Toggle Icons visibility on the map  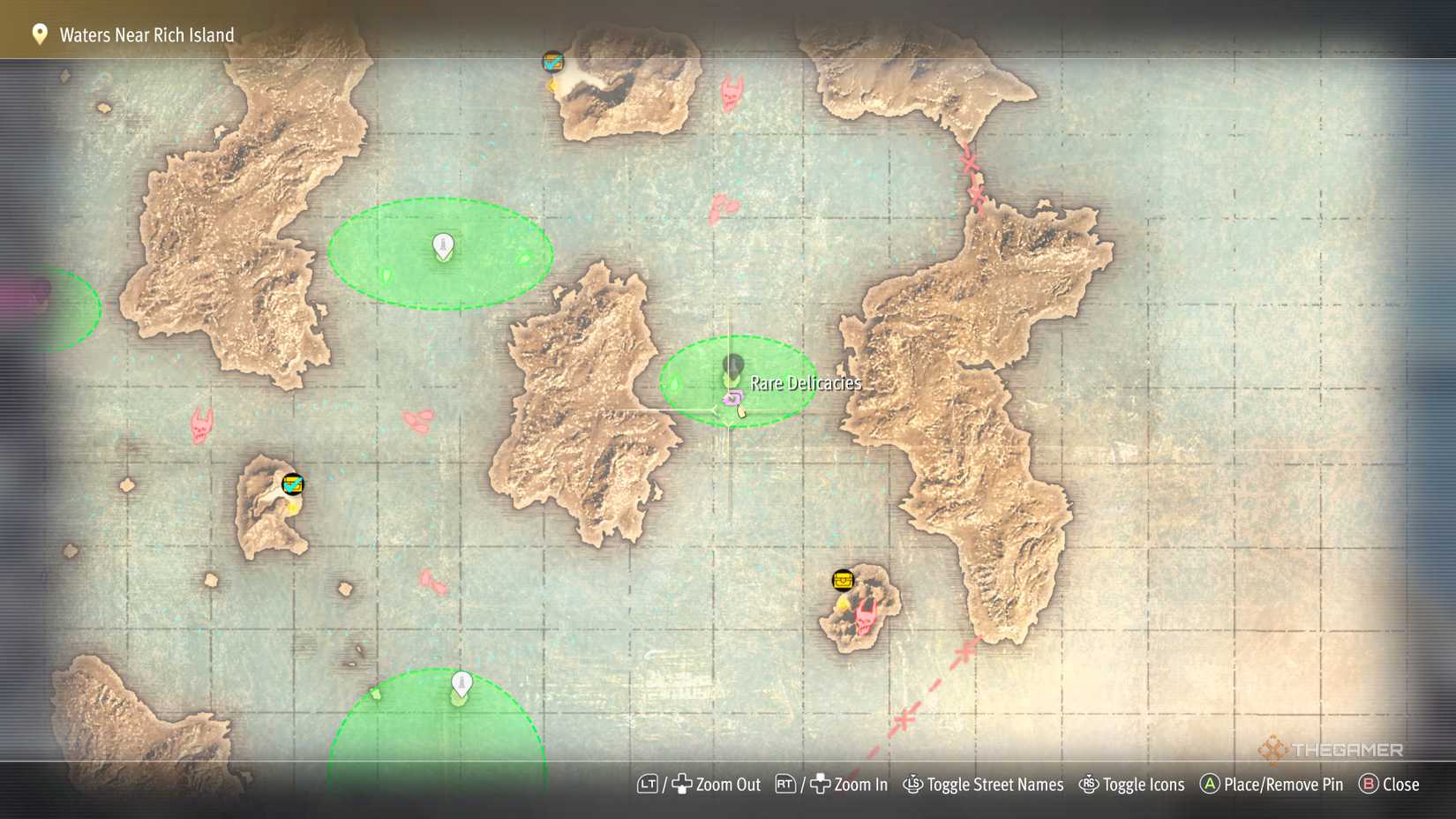(1145, 784)
